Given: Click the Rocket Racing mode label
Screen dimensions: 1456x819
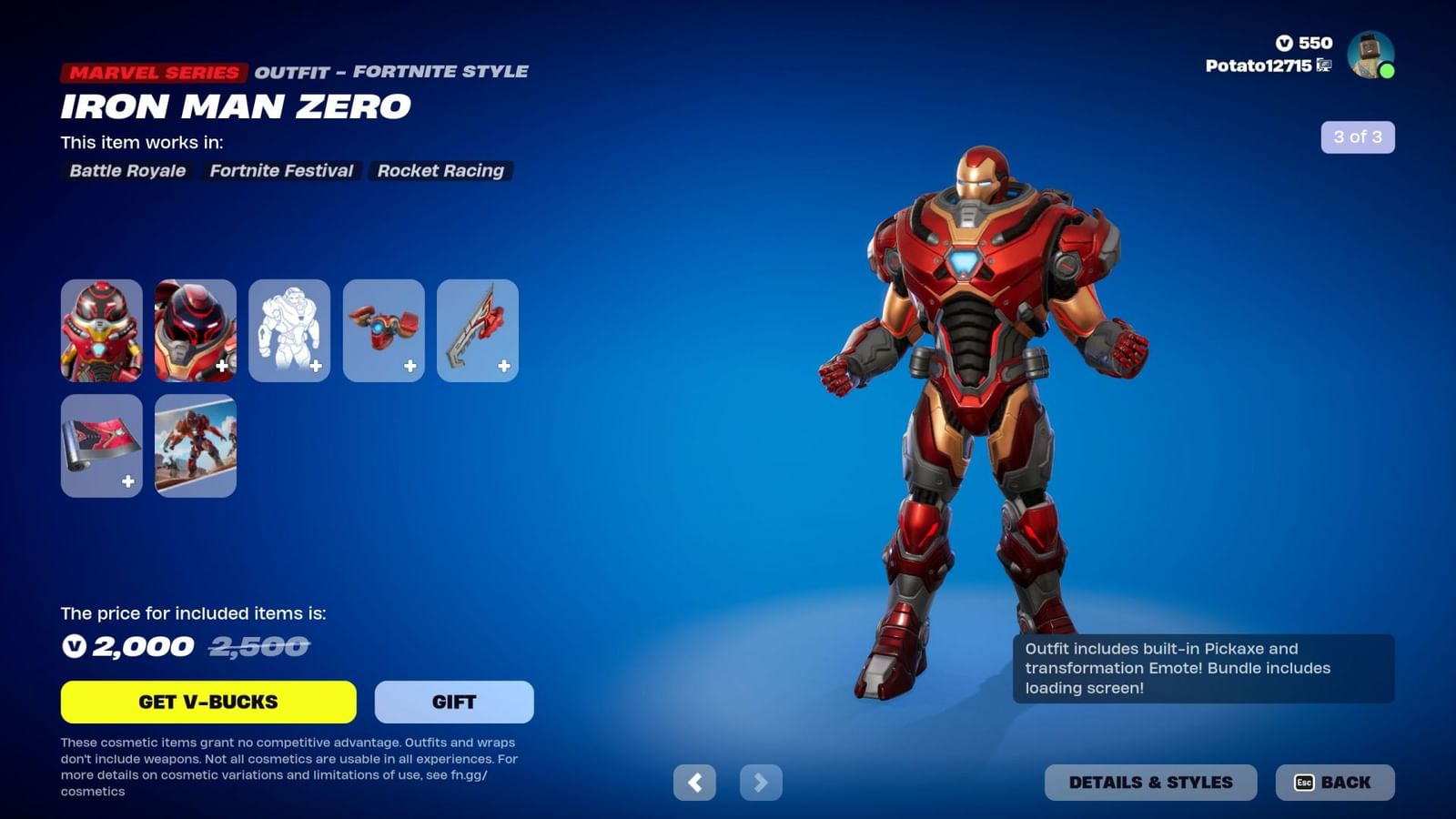Looking at the screenshot, I should click(440, 171).
